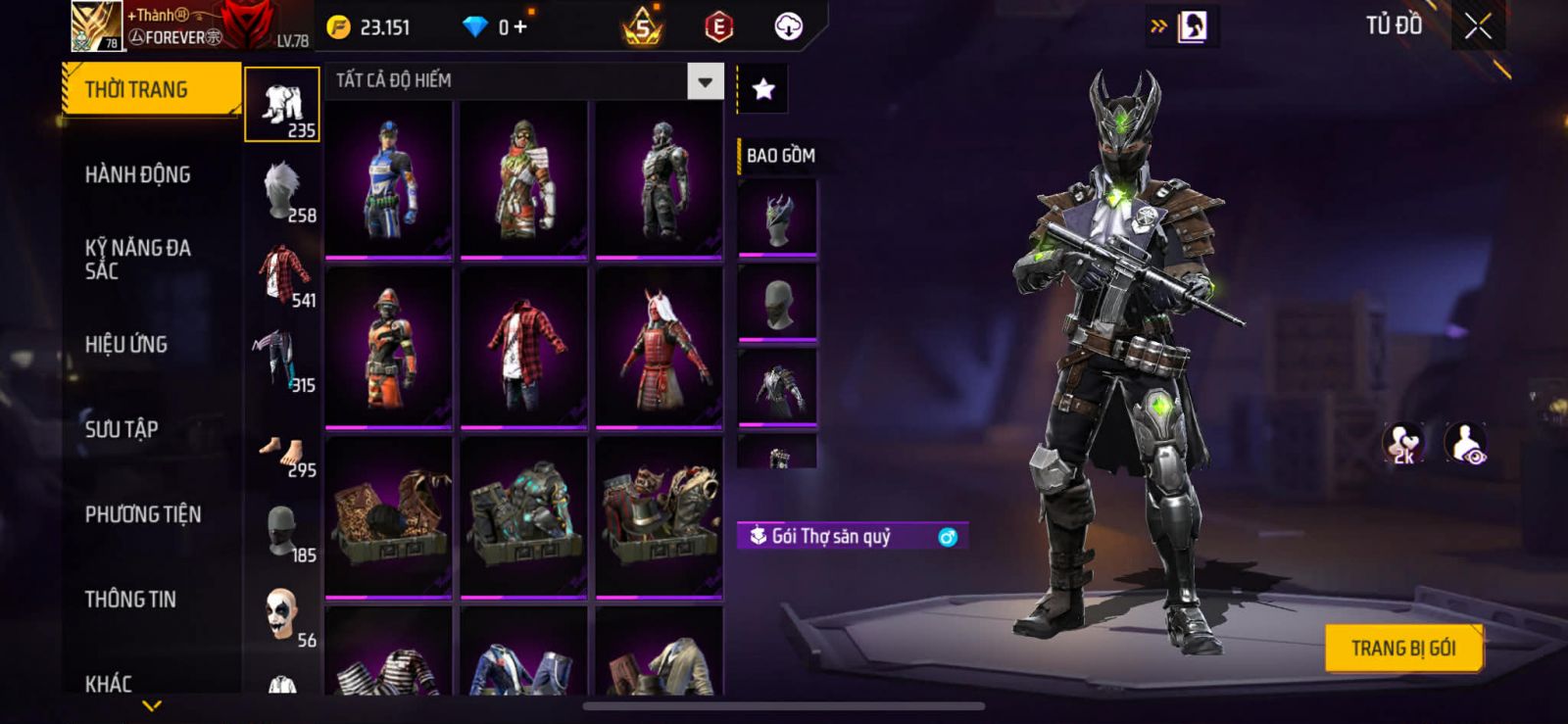Click the character preview eye icon
The width and height of the screenshot is (1568, 724).
(1466, 444)
